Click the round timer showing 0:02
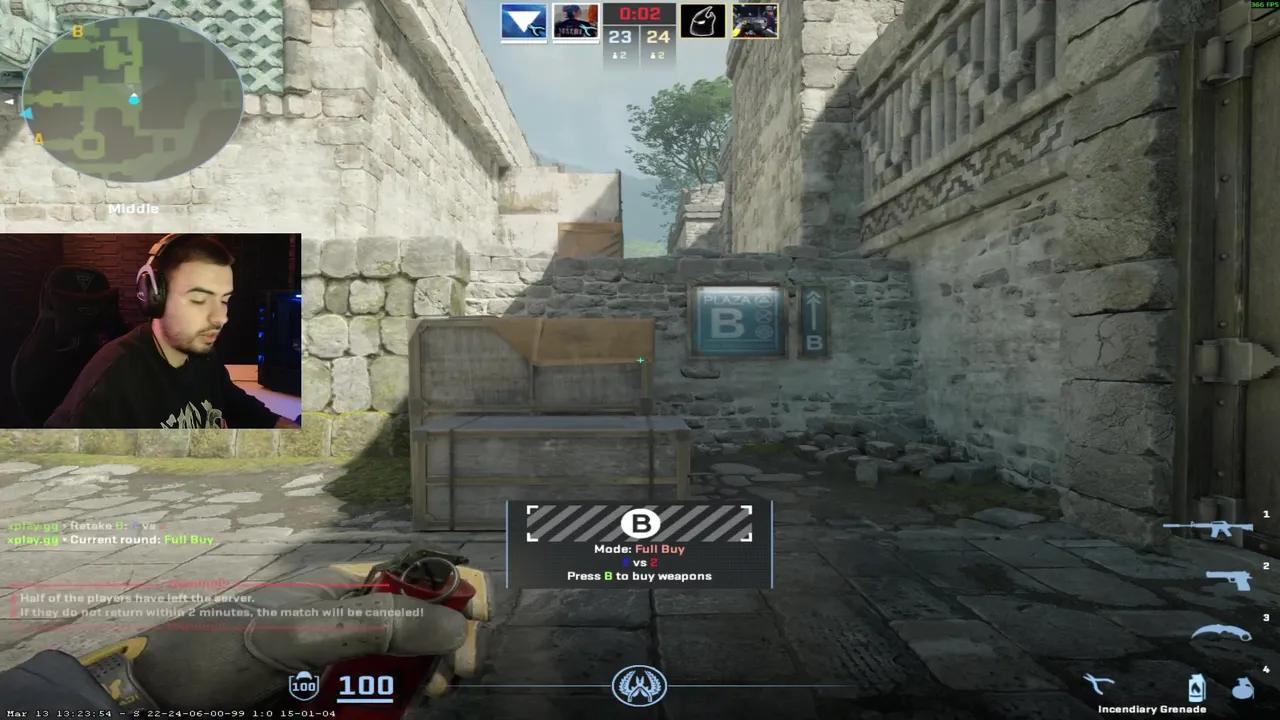1280x720 pixels. pyautogui.click(x=640, y=13)
